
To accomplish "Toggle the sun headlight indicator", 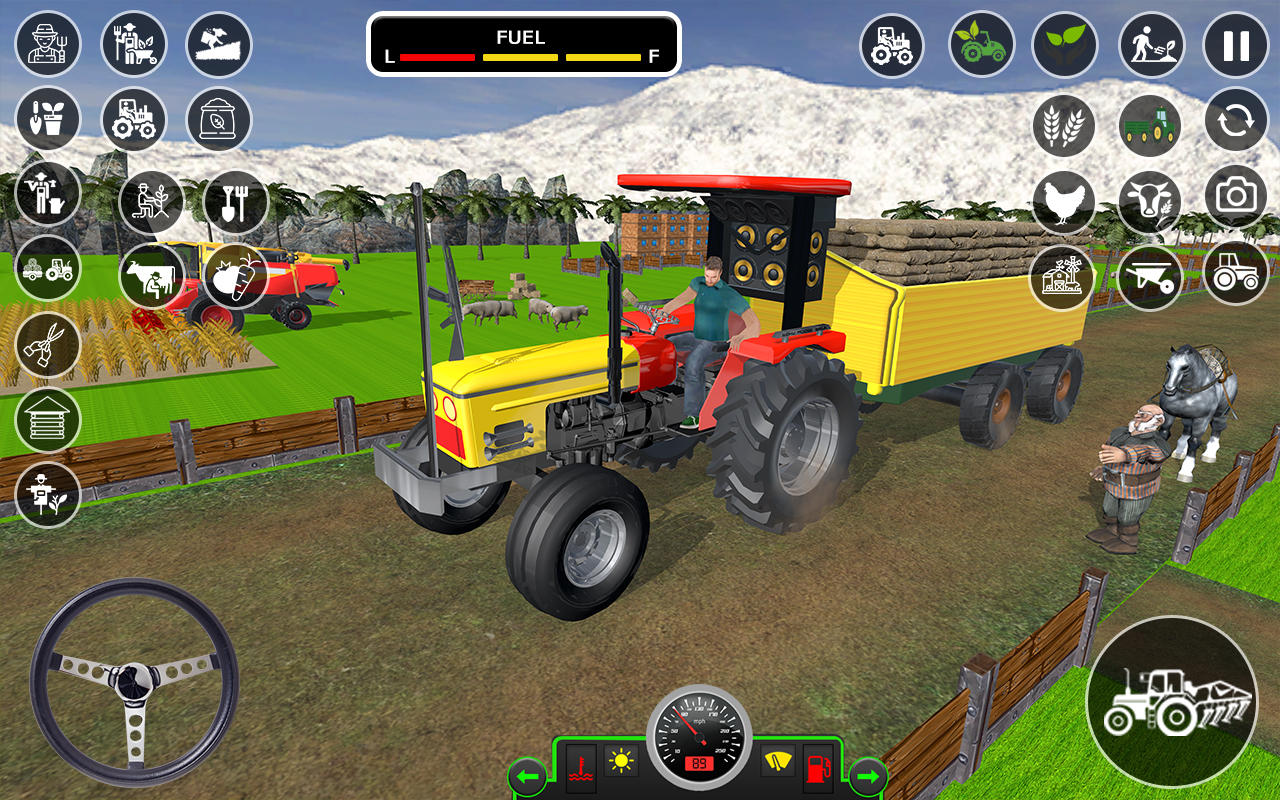I will coord(620,763).
